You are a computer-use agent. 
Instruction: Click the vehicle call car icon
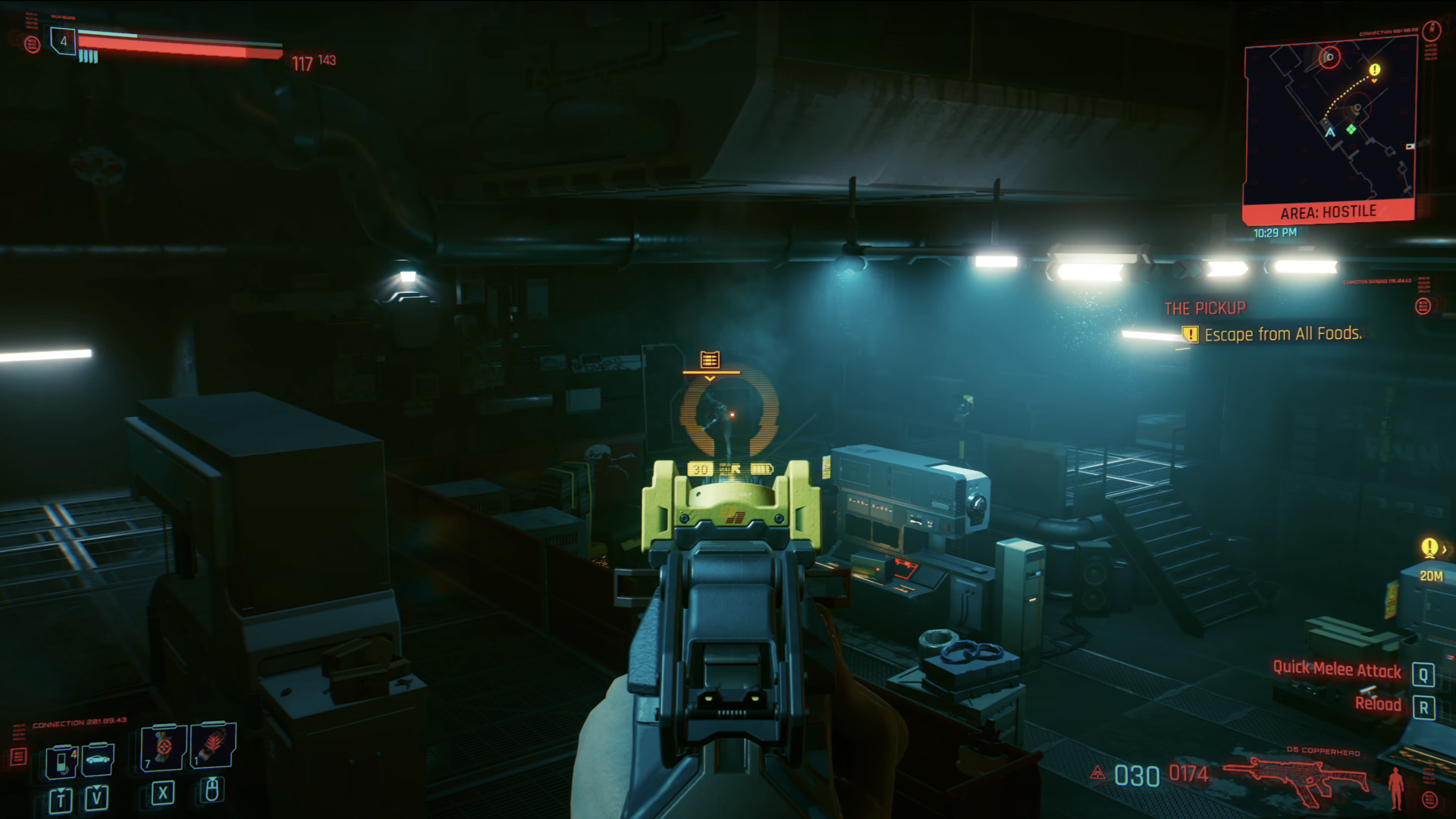pos(98,759)
